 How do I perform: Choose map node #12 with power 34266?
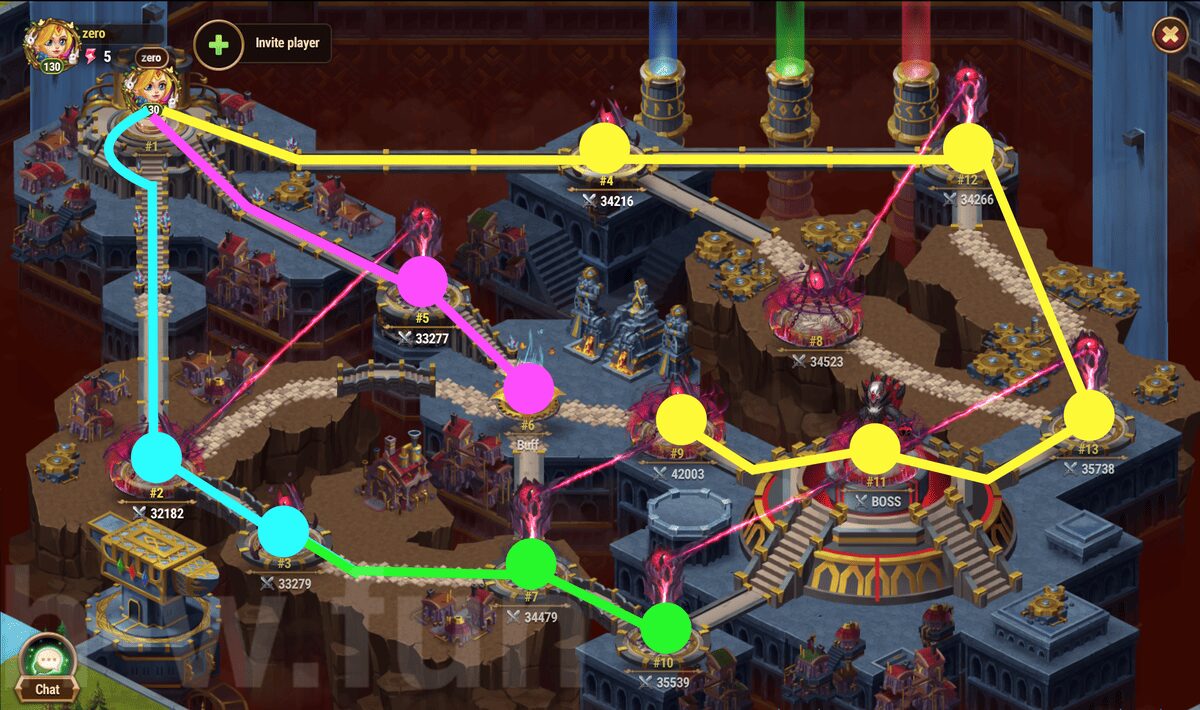pos(968,148)
